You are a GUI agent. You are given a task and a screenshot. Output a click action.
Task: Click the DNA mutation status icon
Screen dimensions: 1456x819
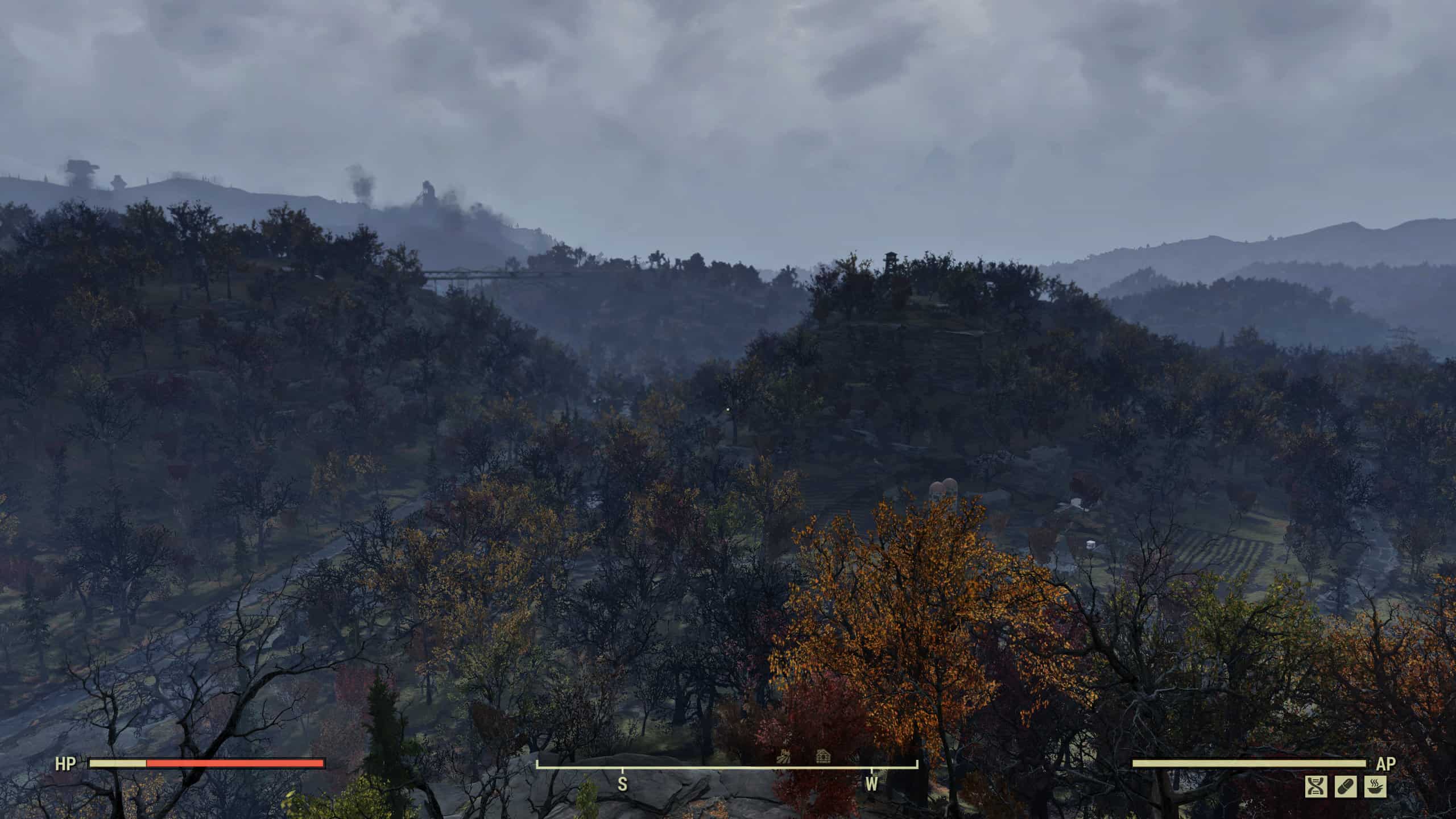point(1316,787)
